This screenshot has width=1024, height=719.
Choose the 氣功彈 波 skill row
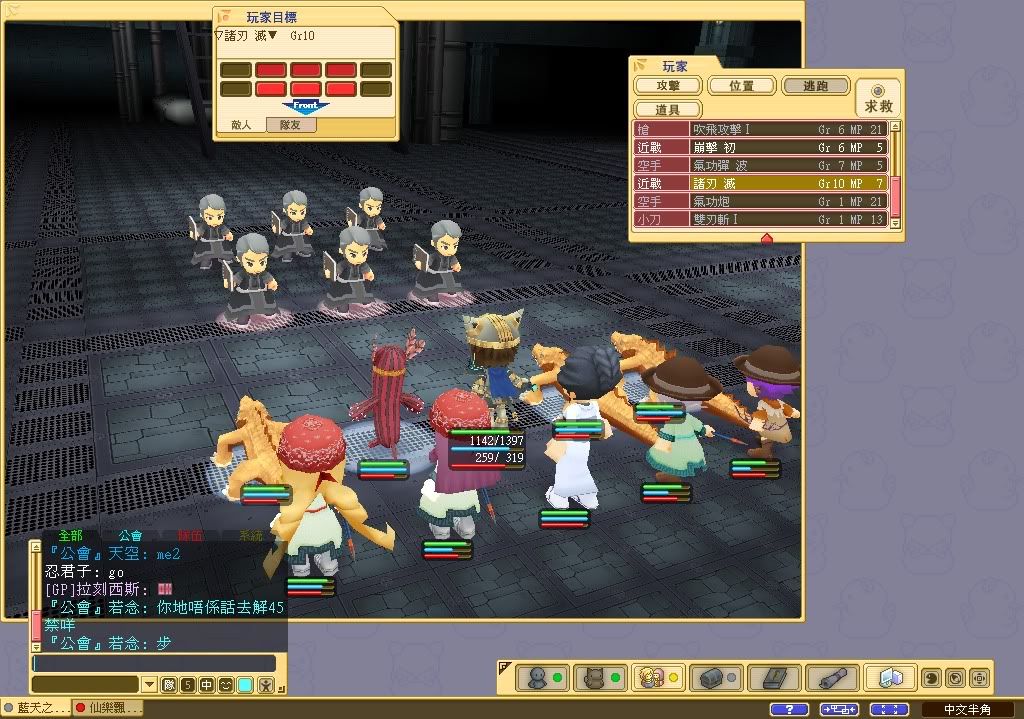pyautogui.click(x=762, y=166)
